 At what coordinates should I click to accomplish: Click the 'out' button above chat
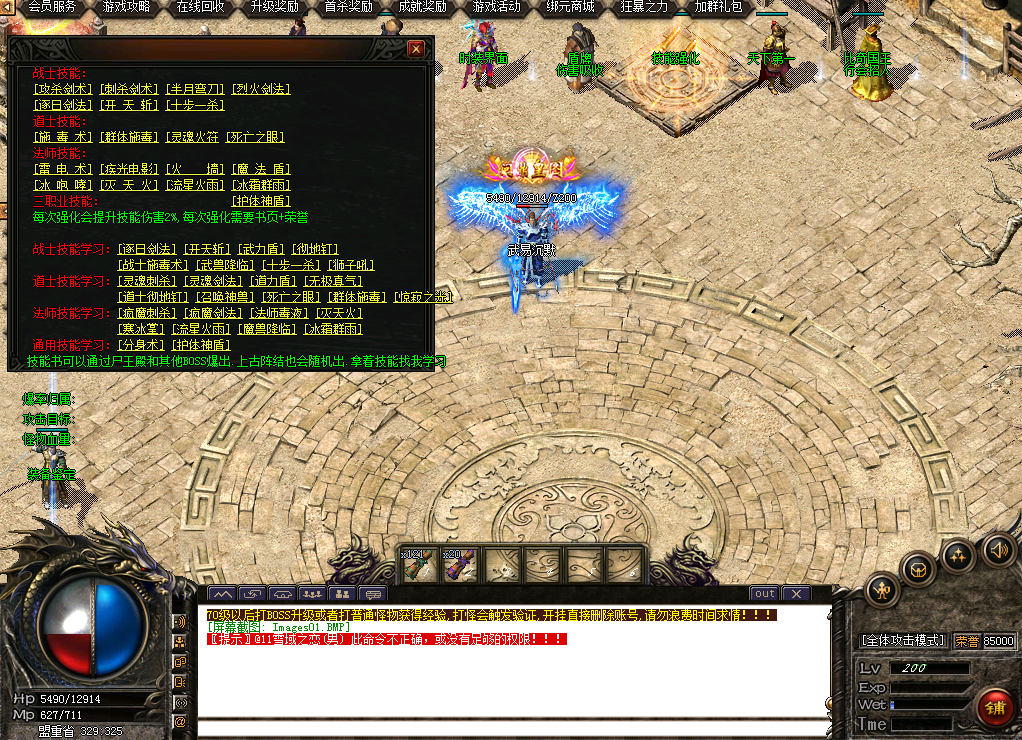(764, 594)
